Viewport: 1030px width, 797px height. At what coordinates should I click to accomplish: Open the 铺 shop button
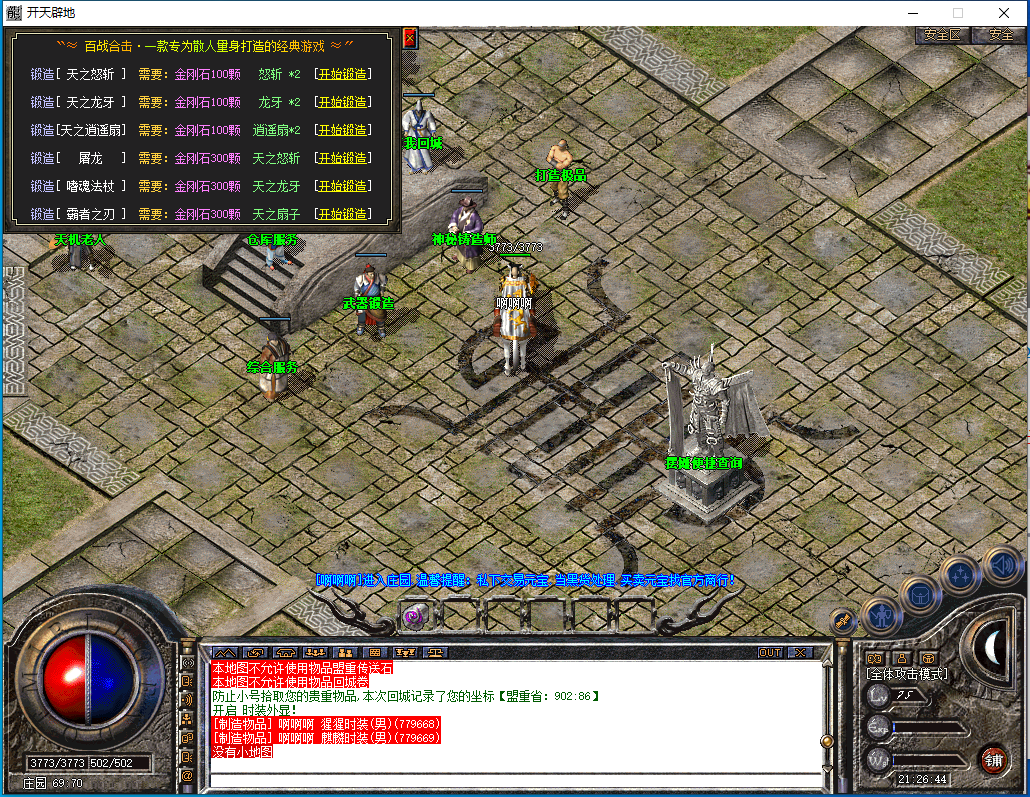(x=993, y=759)
